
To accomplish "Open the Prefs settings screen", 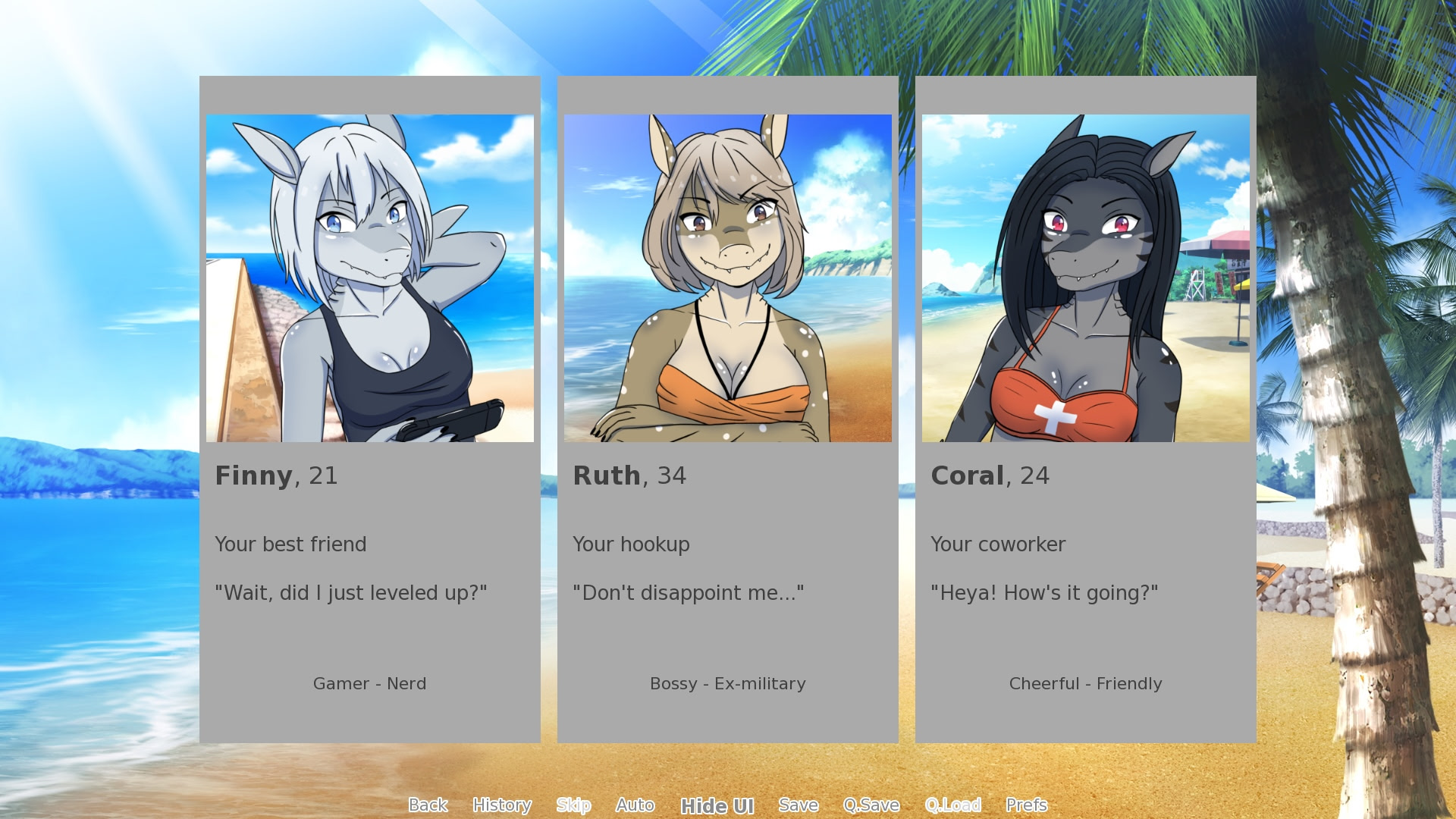I will (x=1027, y=805).
